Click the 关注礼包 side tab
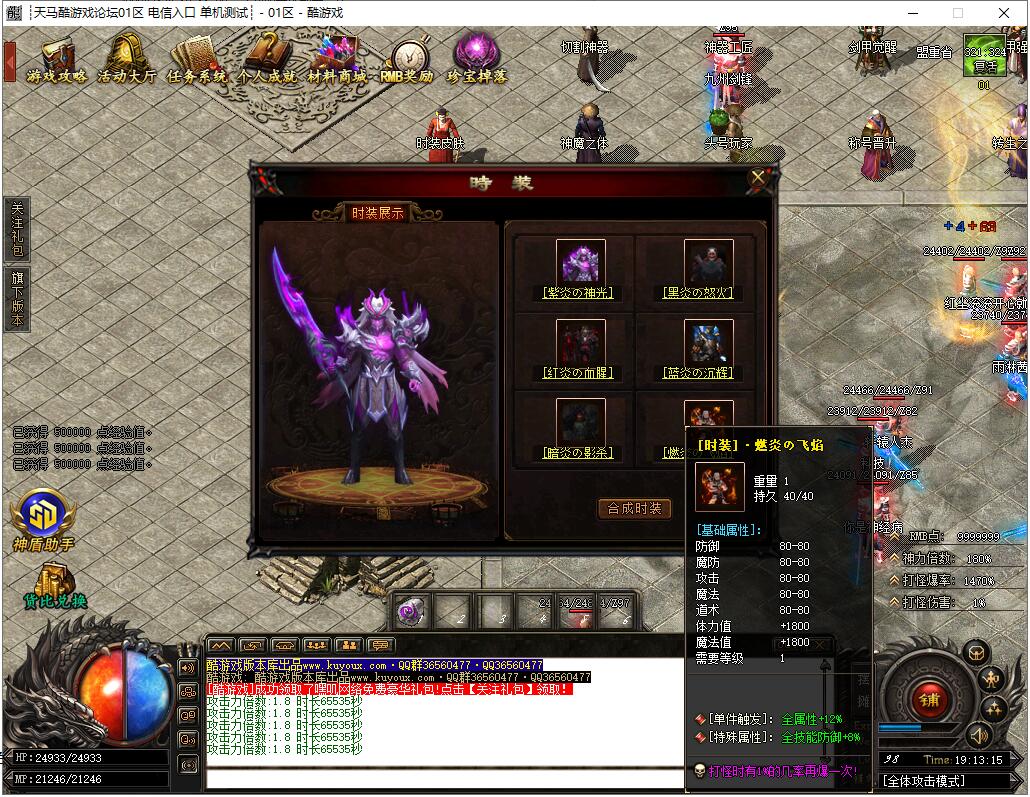The height and width of the screenshot is (797, 1030). tap(16, 228)
